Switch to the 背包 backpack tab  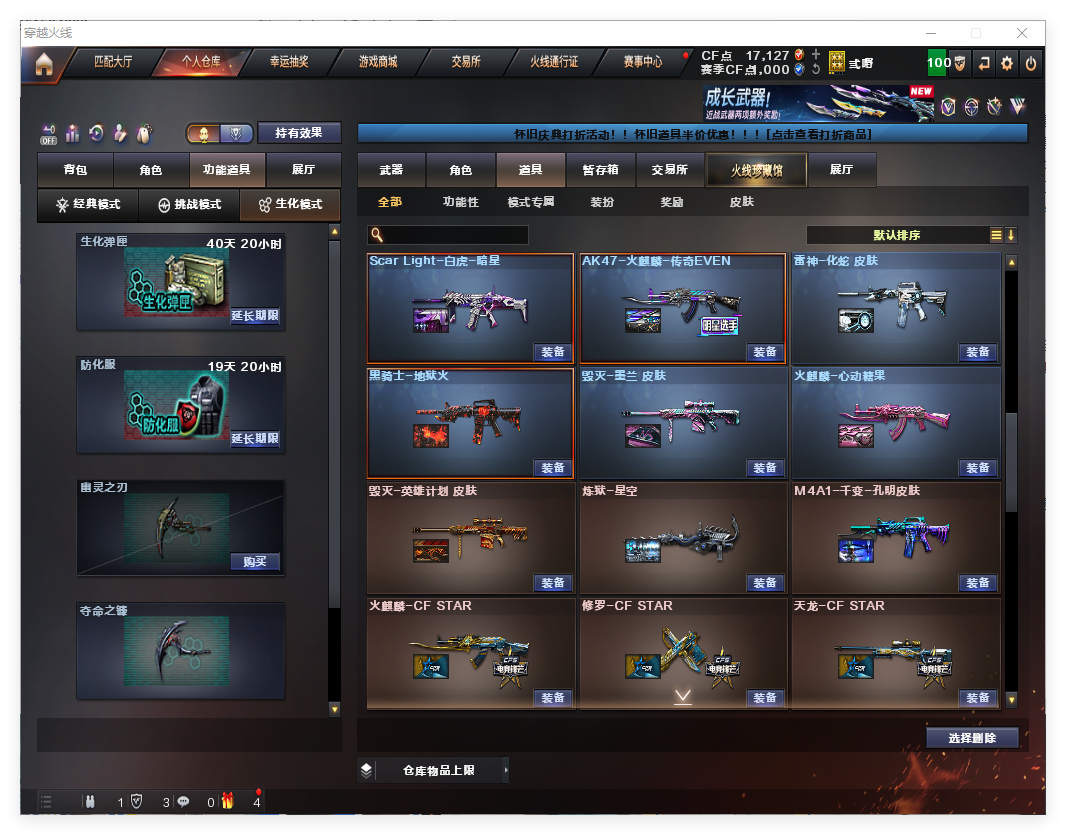pyautogui.click(x=75, y=170)
